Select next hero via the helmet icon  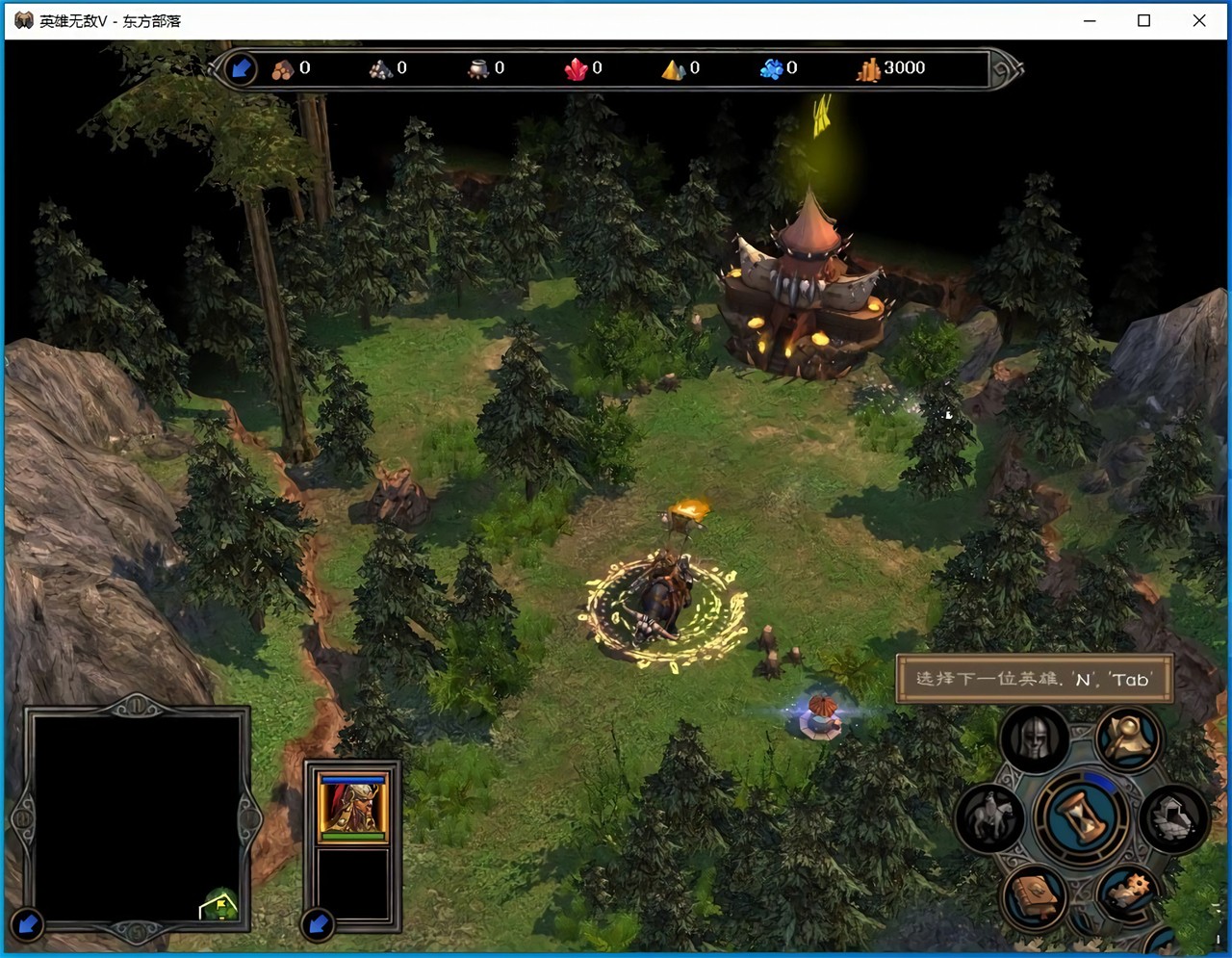(1034, 739)
